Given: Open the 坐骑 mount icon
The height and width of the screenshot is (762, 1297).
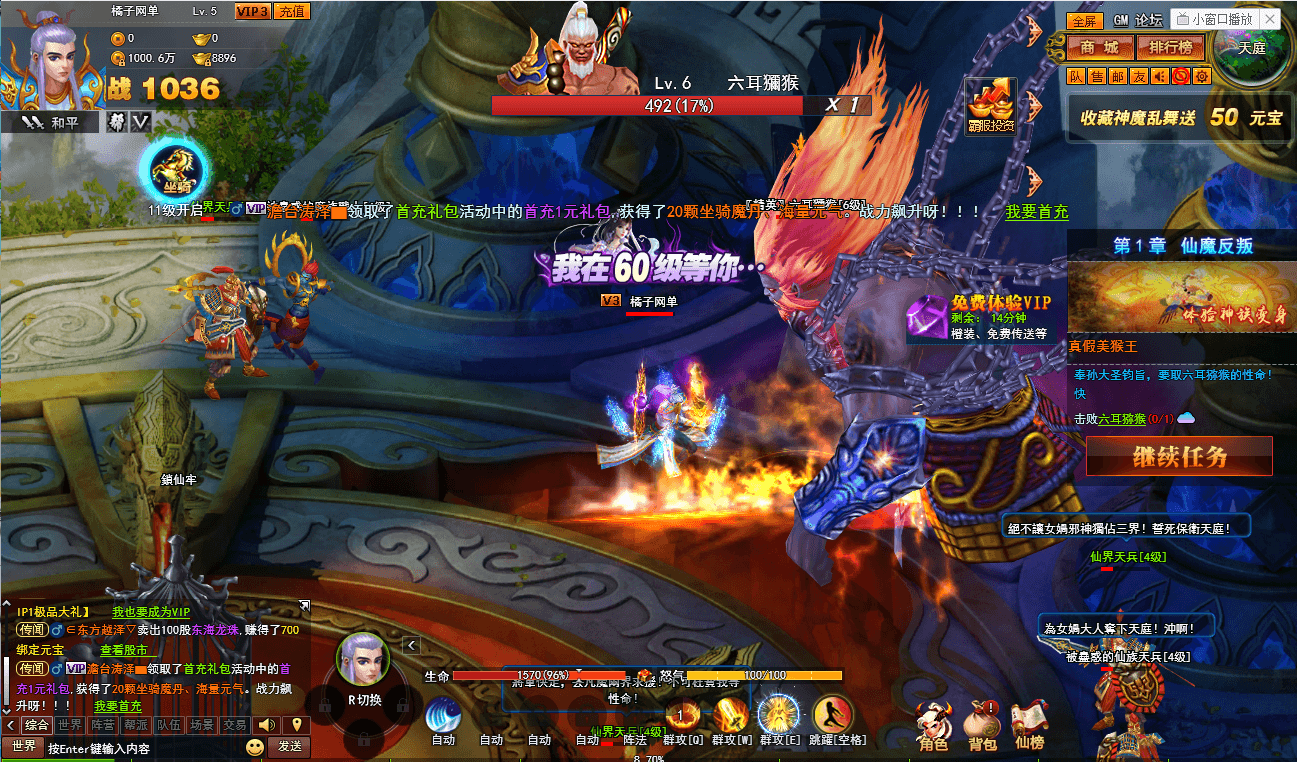Looking at the screenshot, I should click(176, 172).
